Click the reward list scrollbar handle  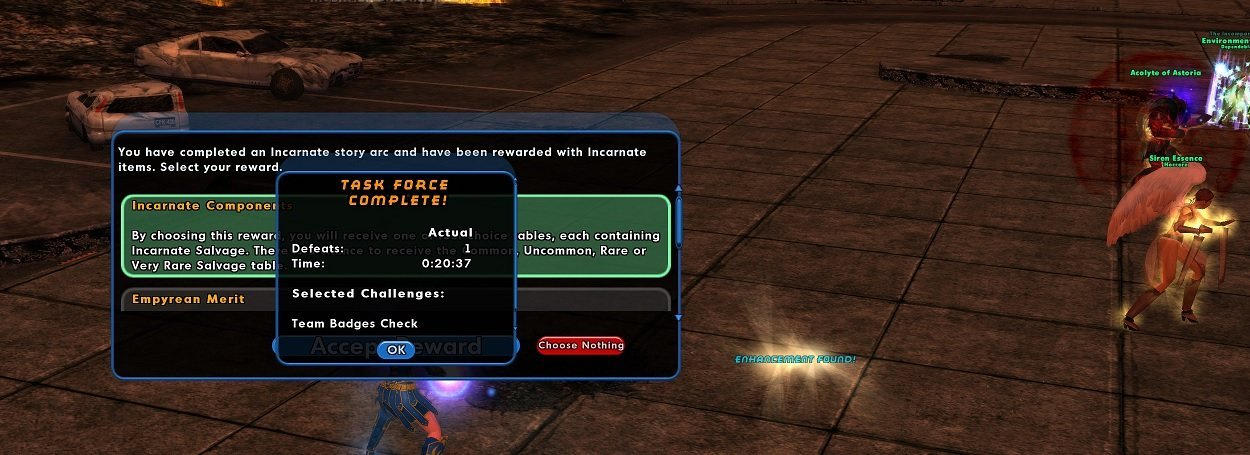(x=679, y=220)
